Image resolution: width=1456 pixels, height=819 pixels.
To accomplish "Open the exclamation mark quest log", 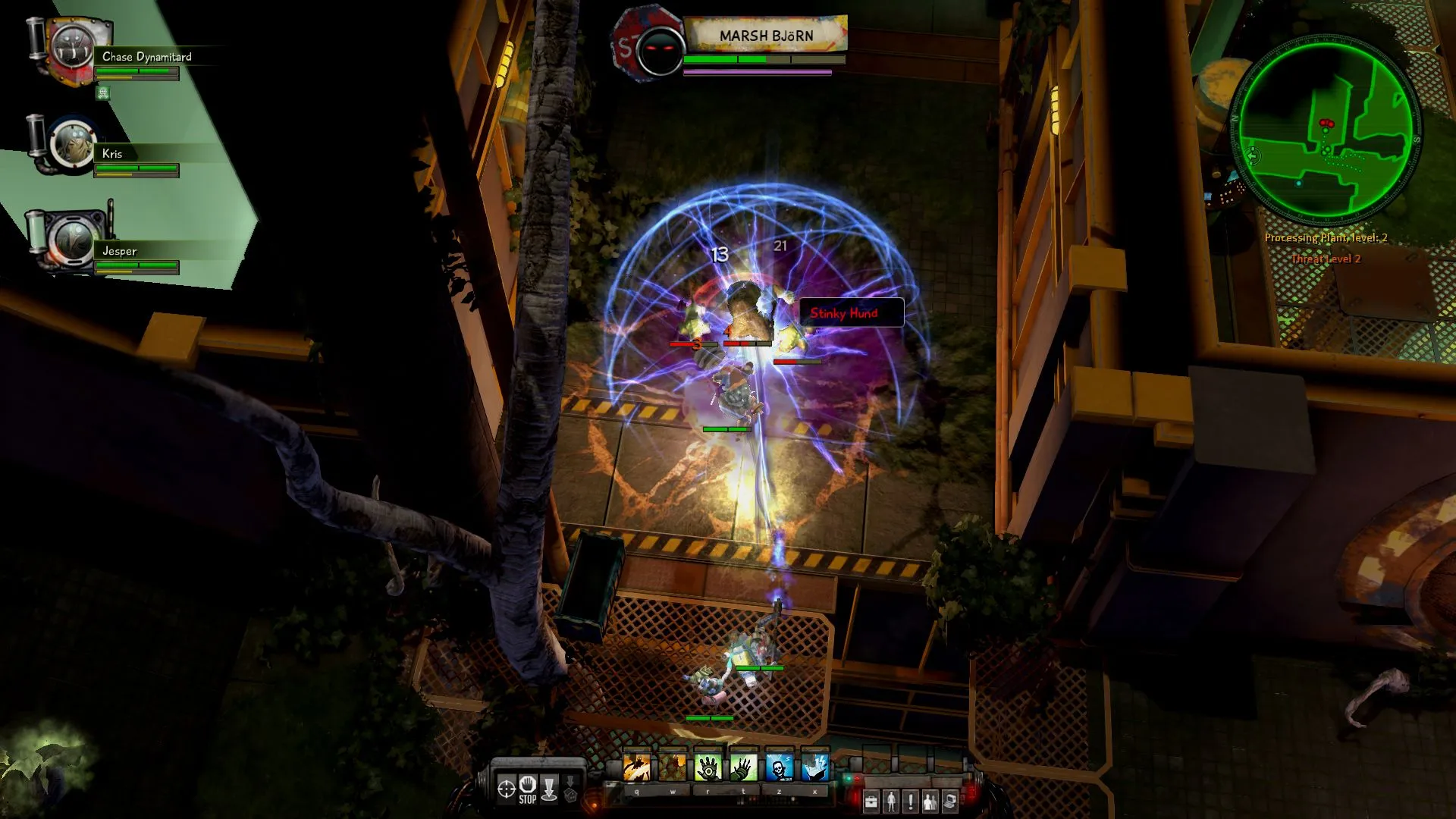I will [911, 802].
